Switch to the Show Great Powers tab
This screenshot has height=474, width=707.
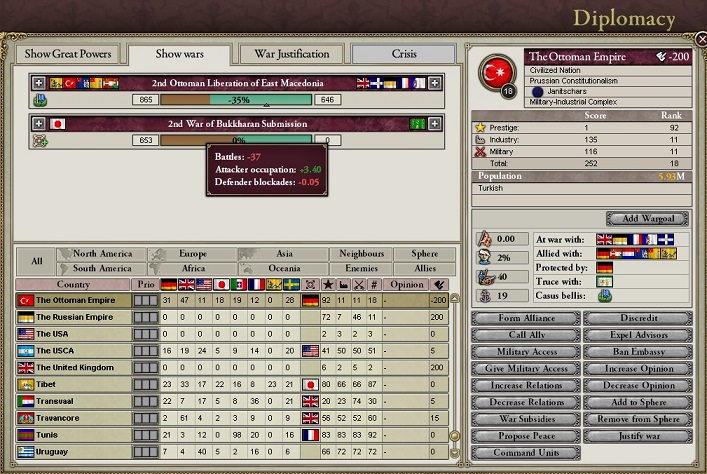(68, 54)
